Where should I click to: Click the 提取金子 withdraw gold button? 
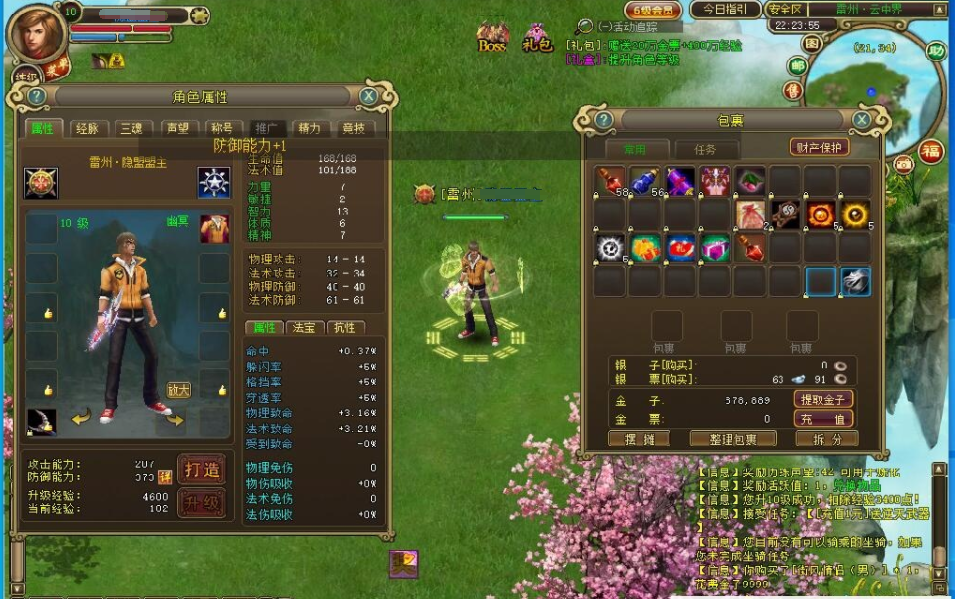point(823,399)
